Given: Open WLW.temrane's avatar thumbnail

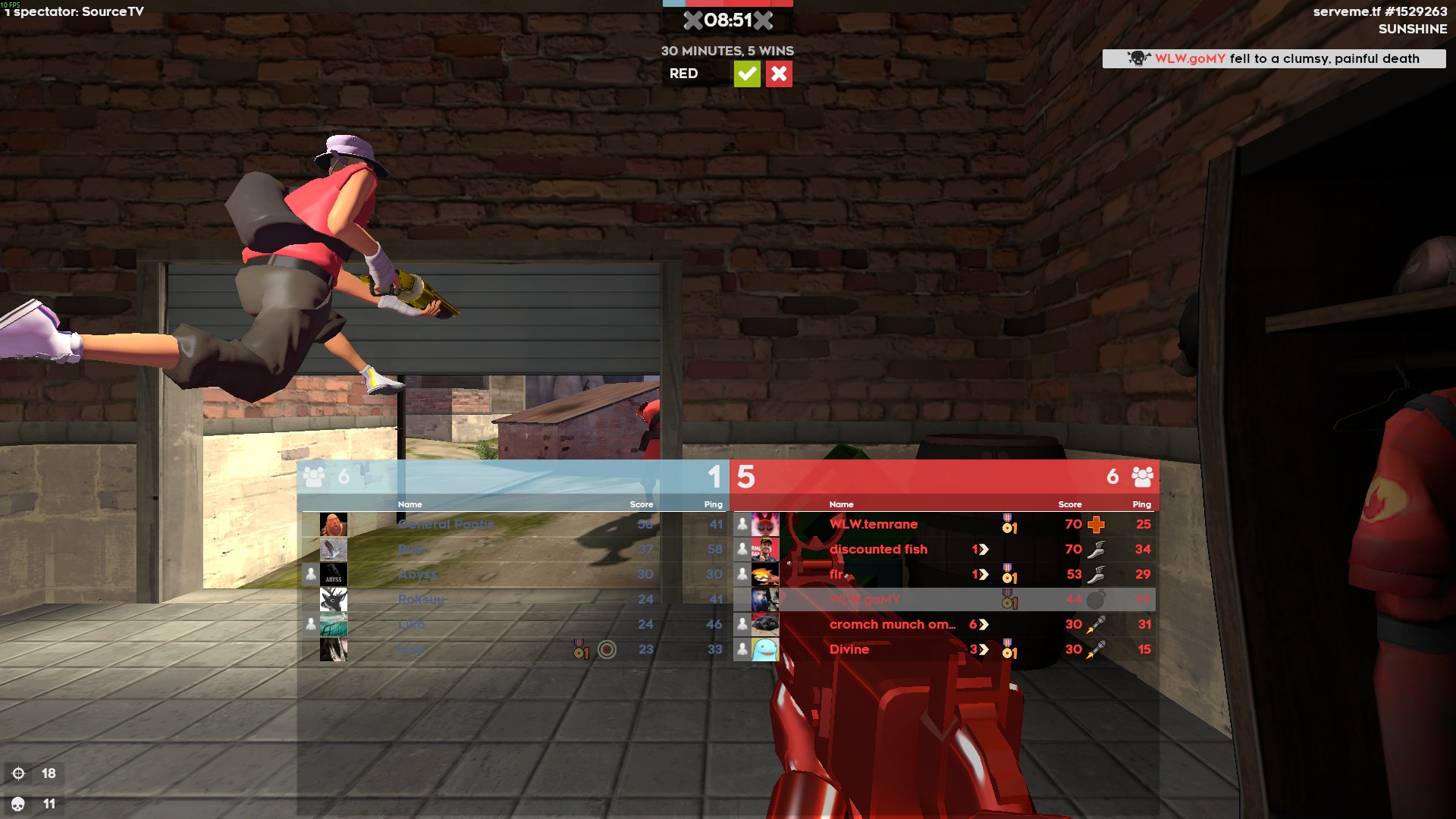Looking at the screenshot, I should point(765,524).
